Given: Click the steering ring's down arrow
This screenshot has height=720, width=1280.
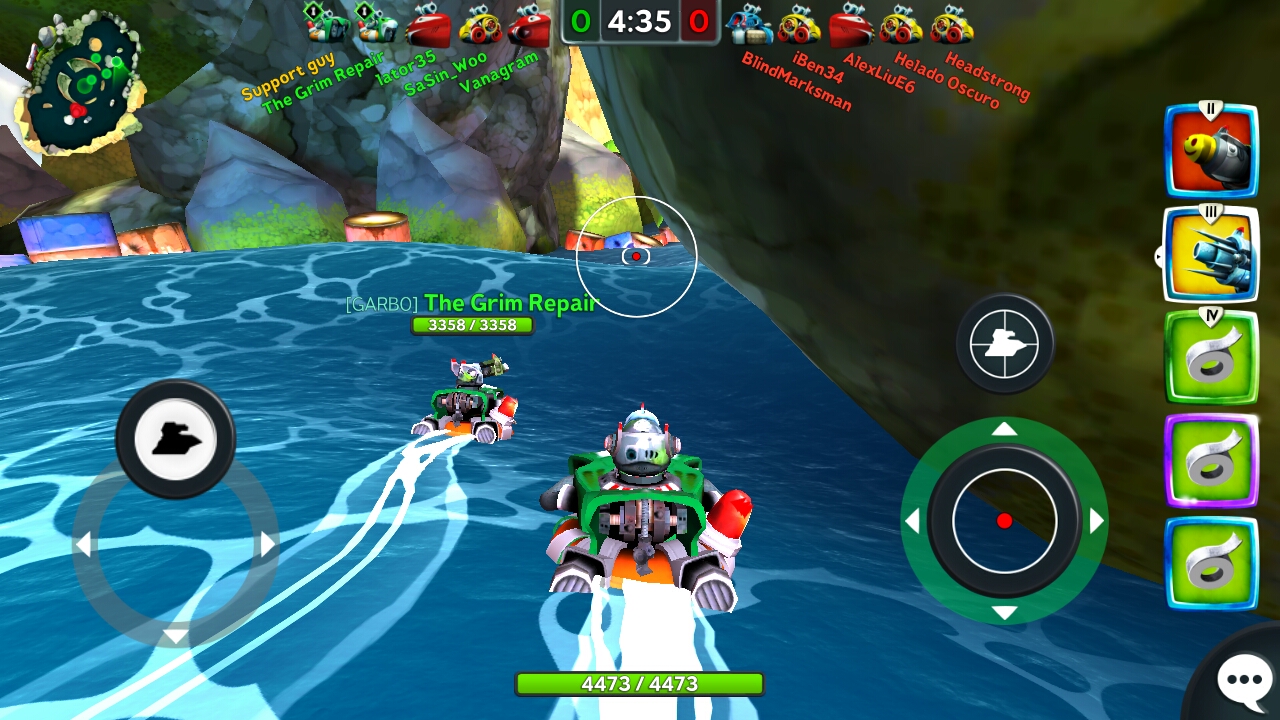Looking at the screenshot, I should 175,636.
